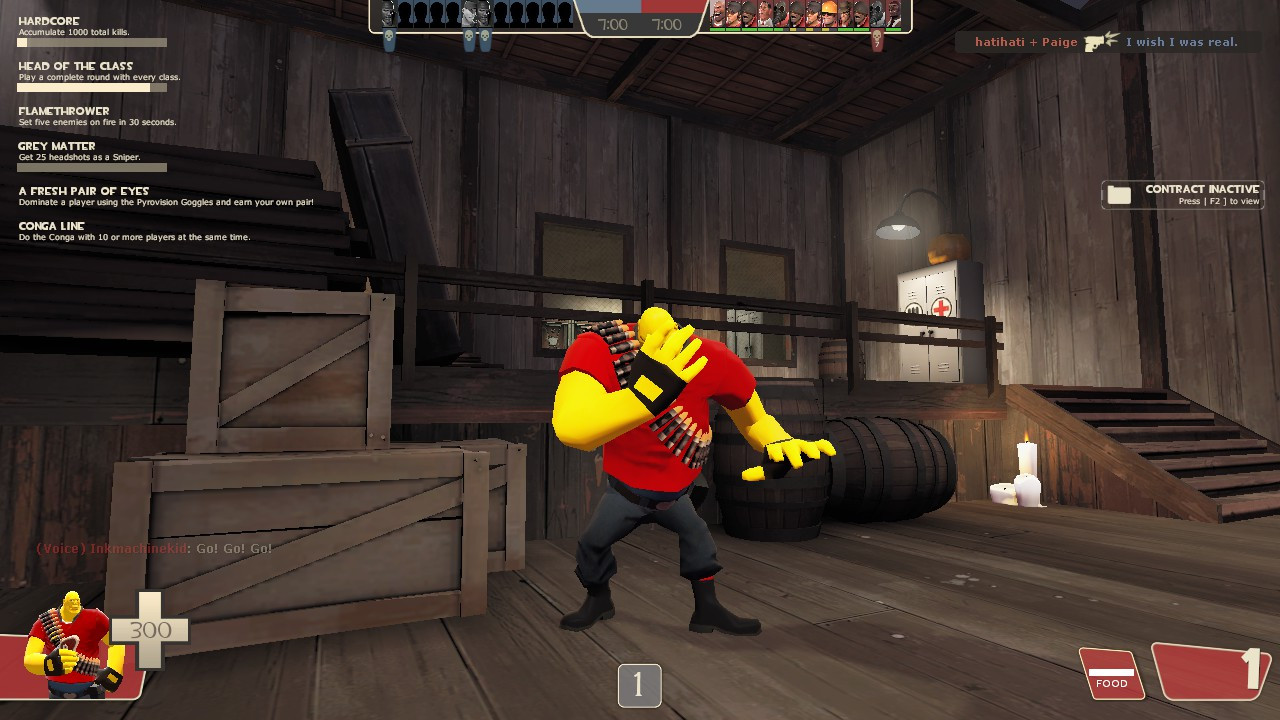
Task: Open the Contract folder icon
Action: 1118,194
